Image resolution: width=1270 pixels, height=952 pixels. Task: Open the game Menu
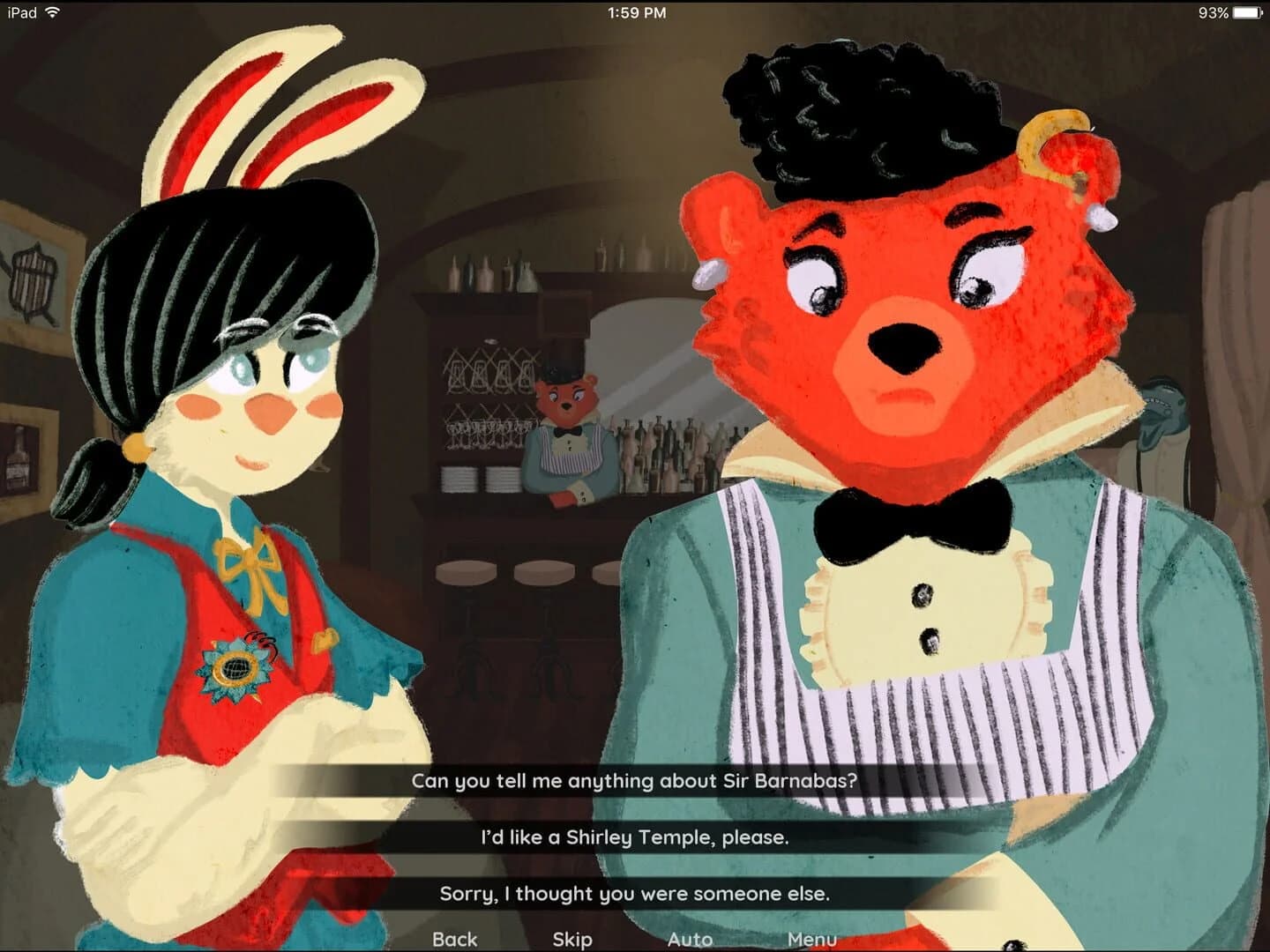812,940
